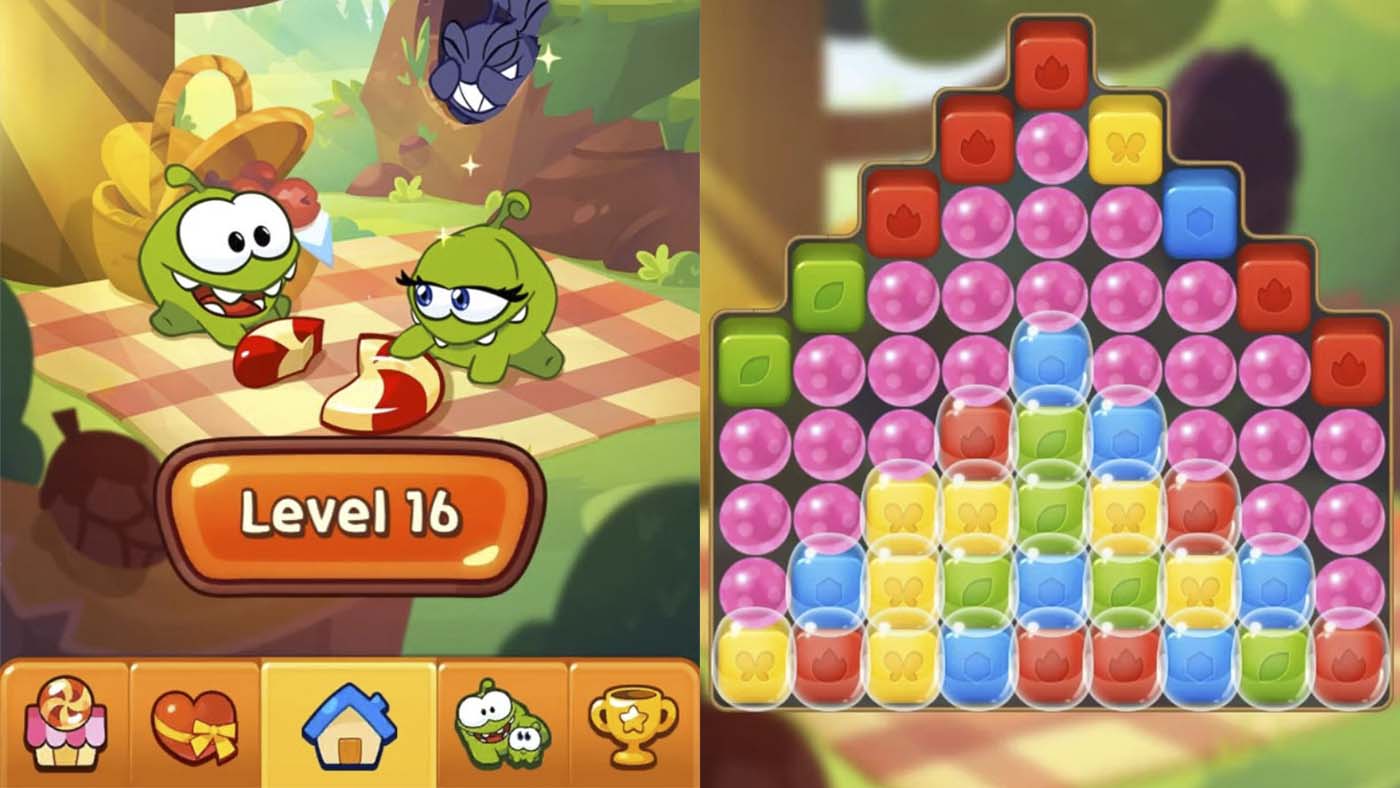
Task: Open the trophy achievements icon
Action: click(635, 725)
